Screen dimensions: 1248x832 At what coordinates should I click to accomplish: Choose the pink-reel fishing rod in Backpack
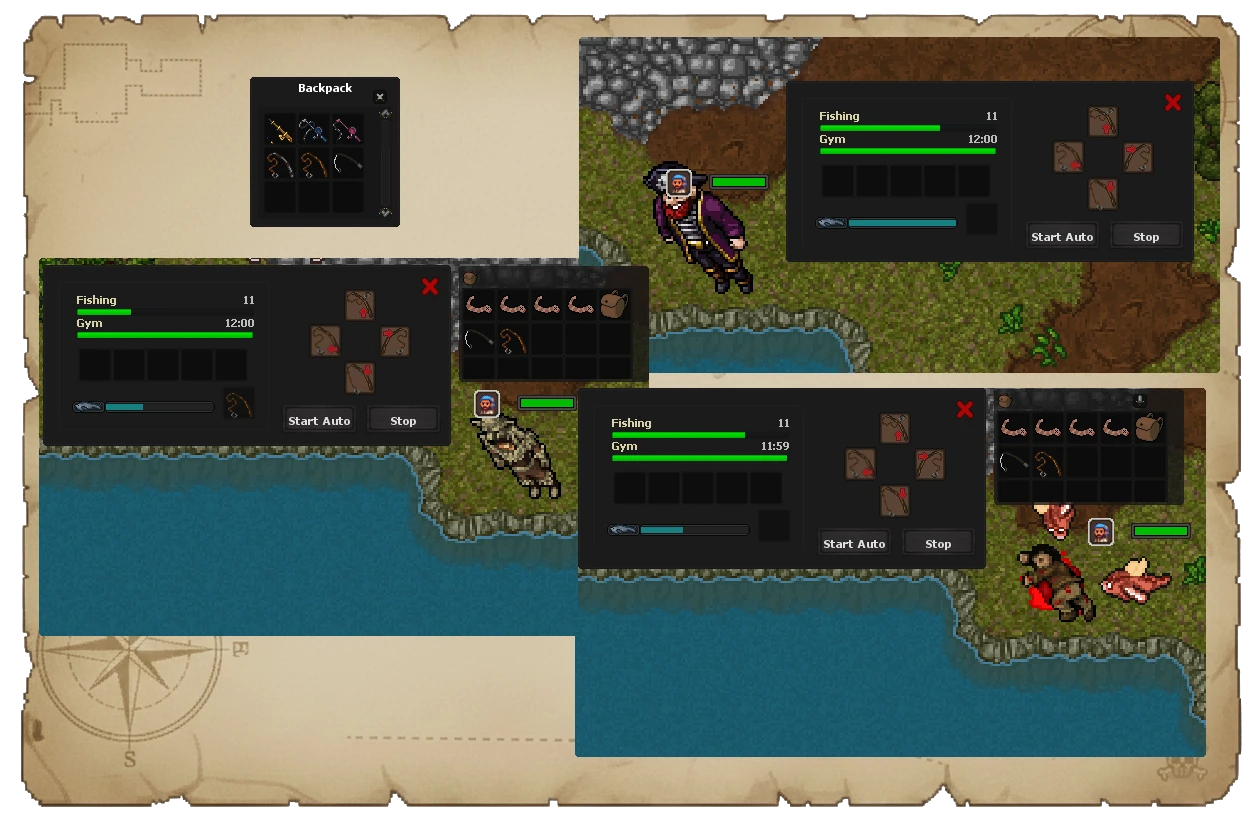[x=347, y=130]
